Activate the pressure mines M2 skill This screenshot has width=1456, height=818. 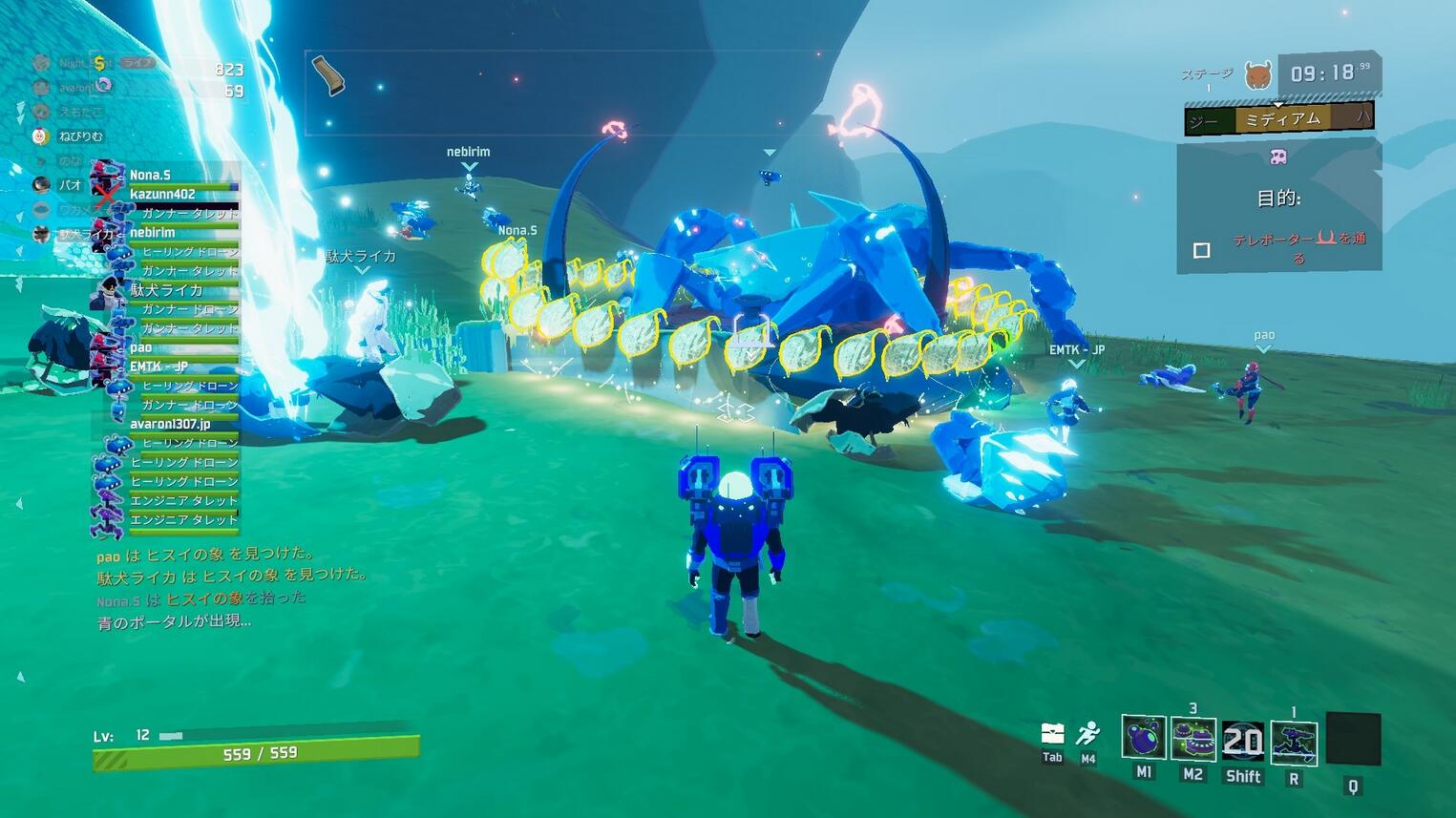[x=1192, y=740]
